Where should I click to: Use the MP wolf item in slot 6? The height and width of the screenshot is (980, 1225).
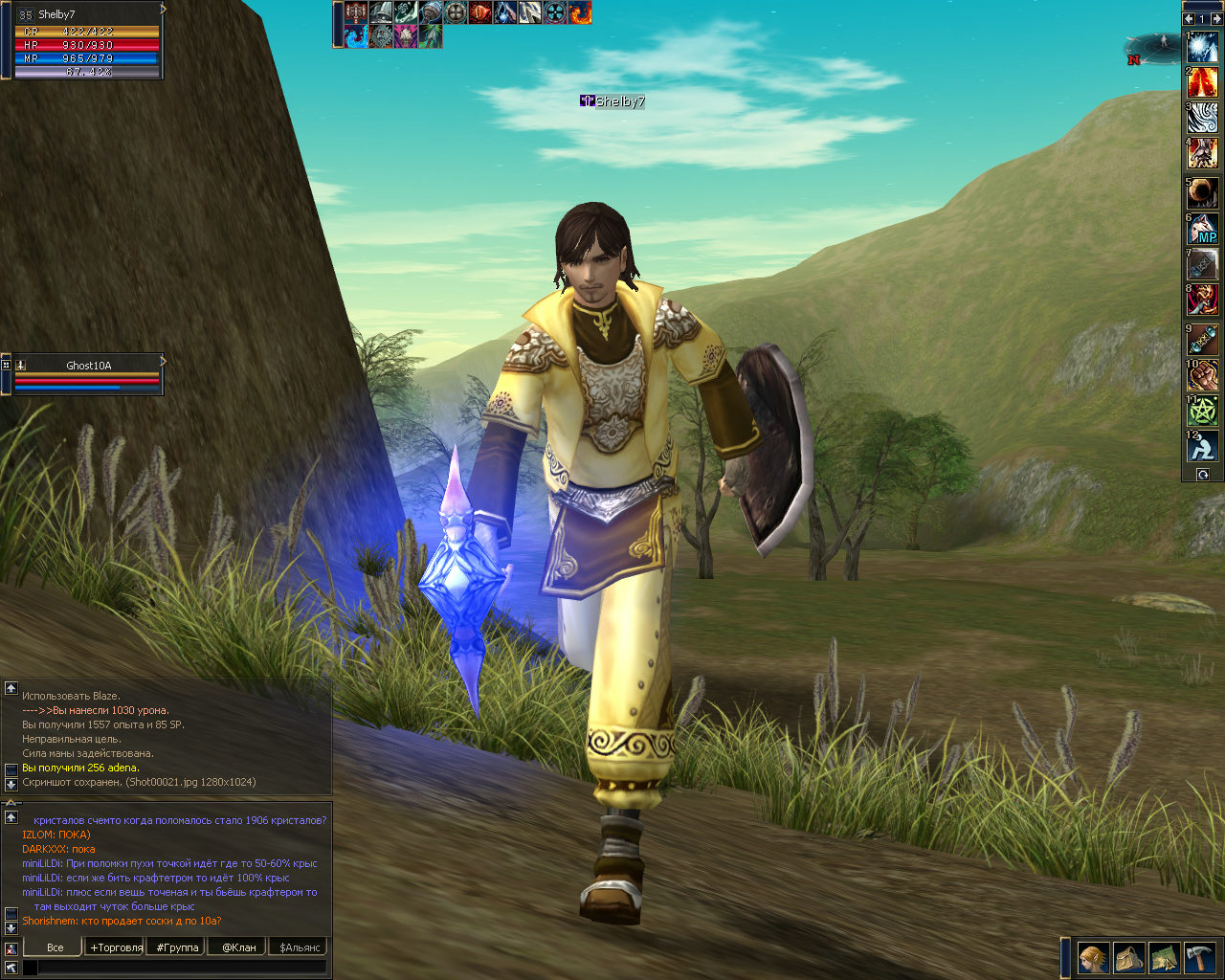click(1203, 228)
